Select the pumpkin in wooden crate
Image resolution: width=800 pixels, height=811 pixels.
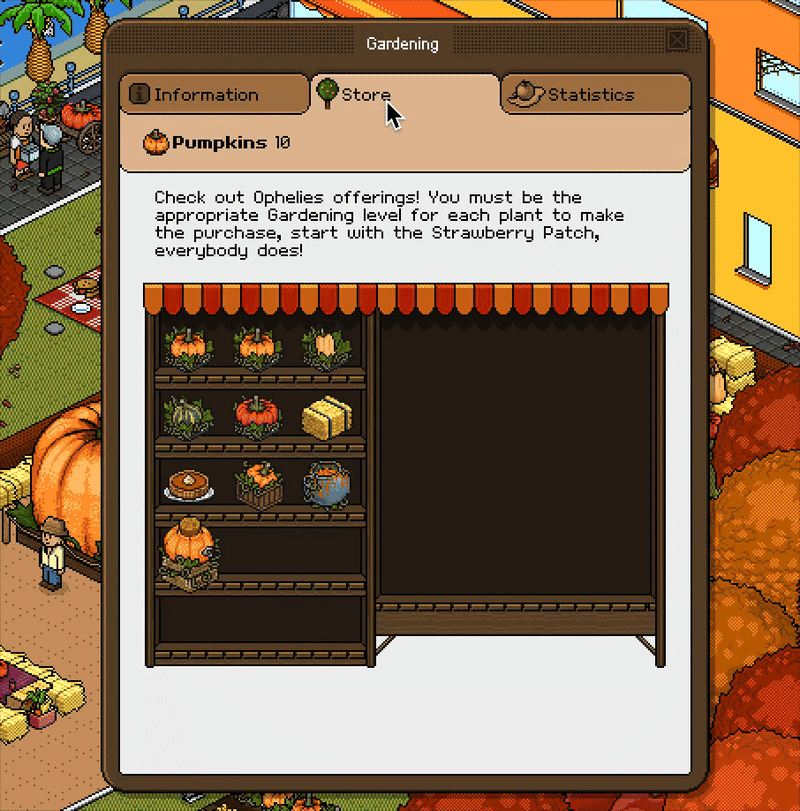coord(257,485)
